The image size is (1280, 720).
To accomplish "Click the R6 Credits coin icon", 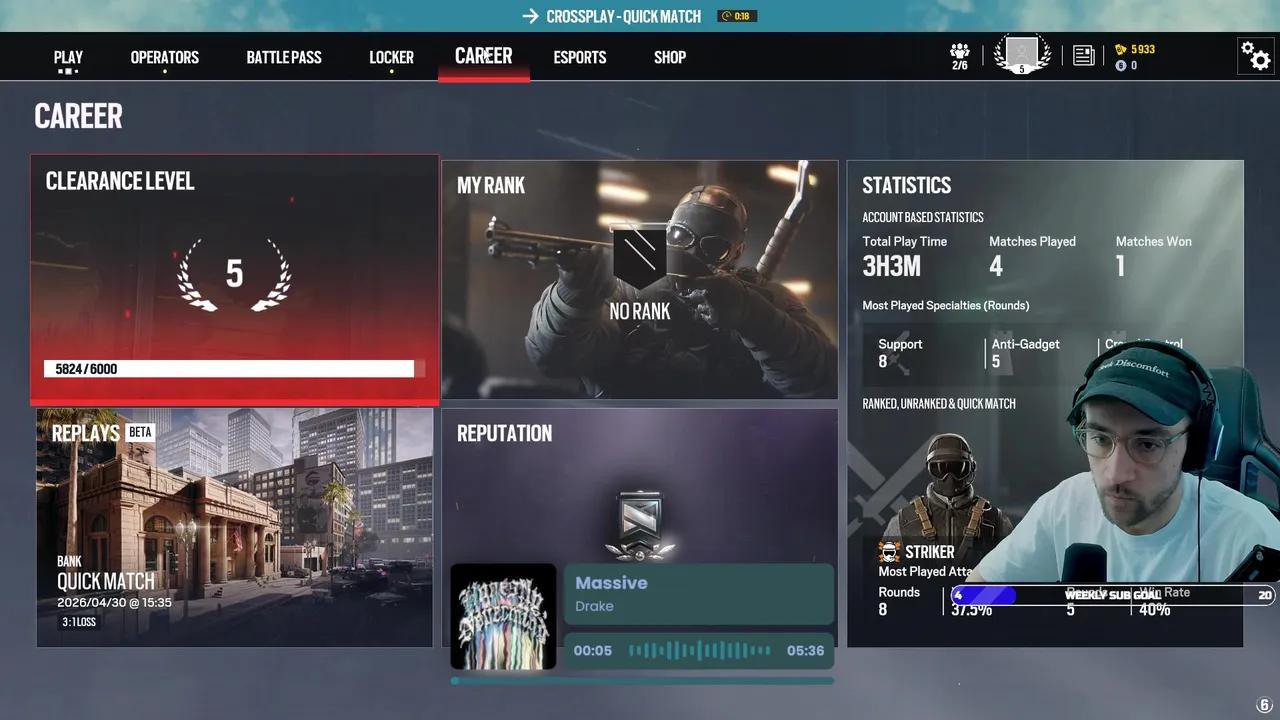I will 1121,65.
